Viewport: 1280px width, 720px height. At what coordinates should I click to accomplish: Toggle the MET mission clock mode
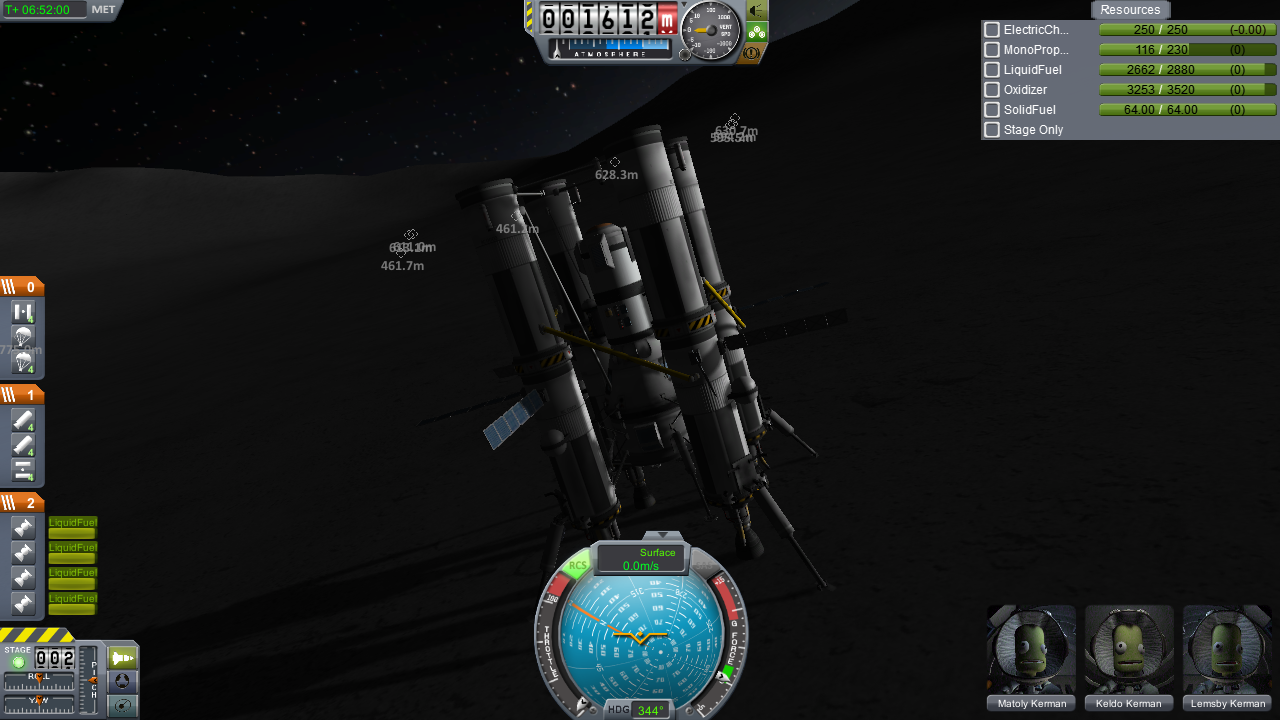[103, 10]
